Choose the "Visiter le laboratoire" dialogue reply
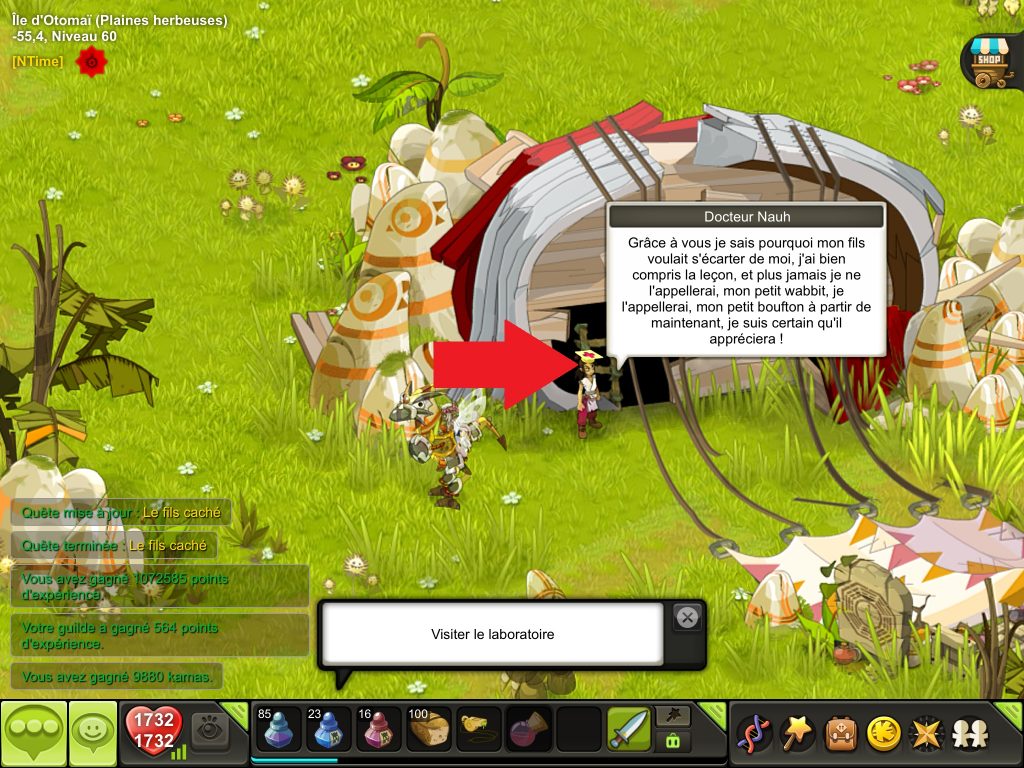The height and width of the screenshot is (768, 1024). [x=492, y=634]
